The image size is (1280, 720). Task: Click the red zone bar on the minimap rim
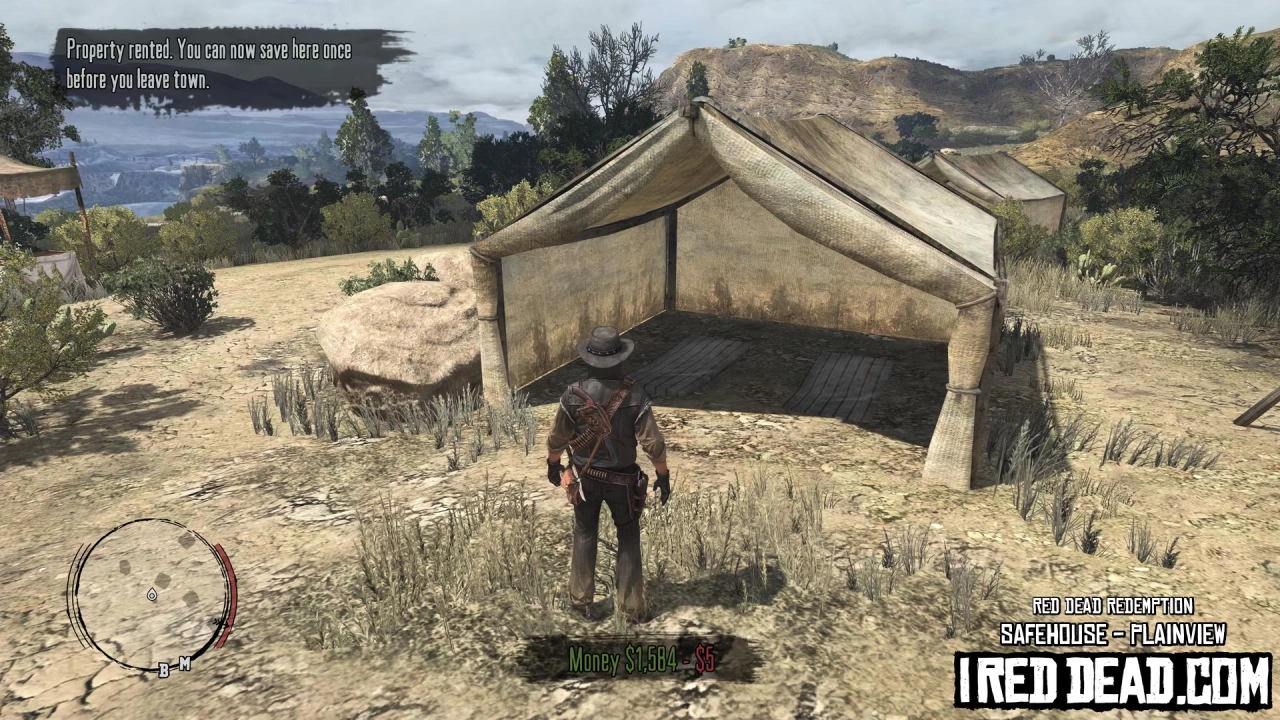229,595
